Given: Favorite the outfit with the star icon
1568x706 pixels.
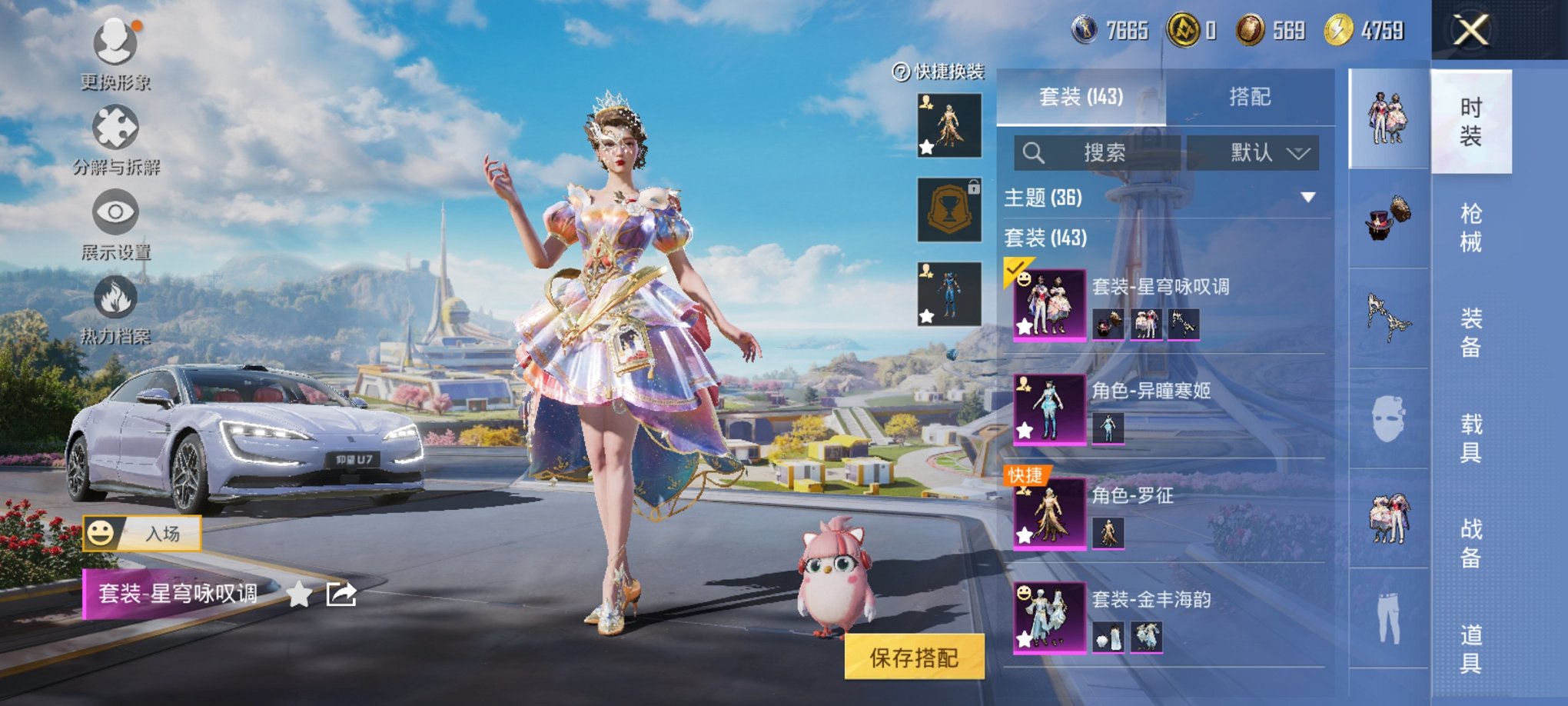Looking at the screenshot, I should [300, 594].
